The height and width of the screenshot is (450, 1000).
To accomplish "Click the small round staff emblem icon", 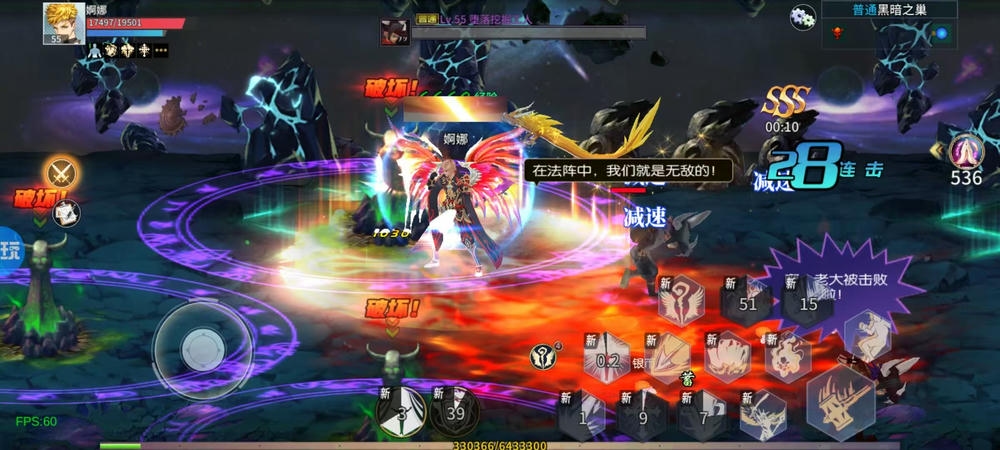I will pyautogui.click(x=541, y=356).
